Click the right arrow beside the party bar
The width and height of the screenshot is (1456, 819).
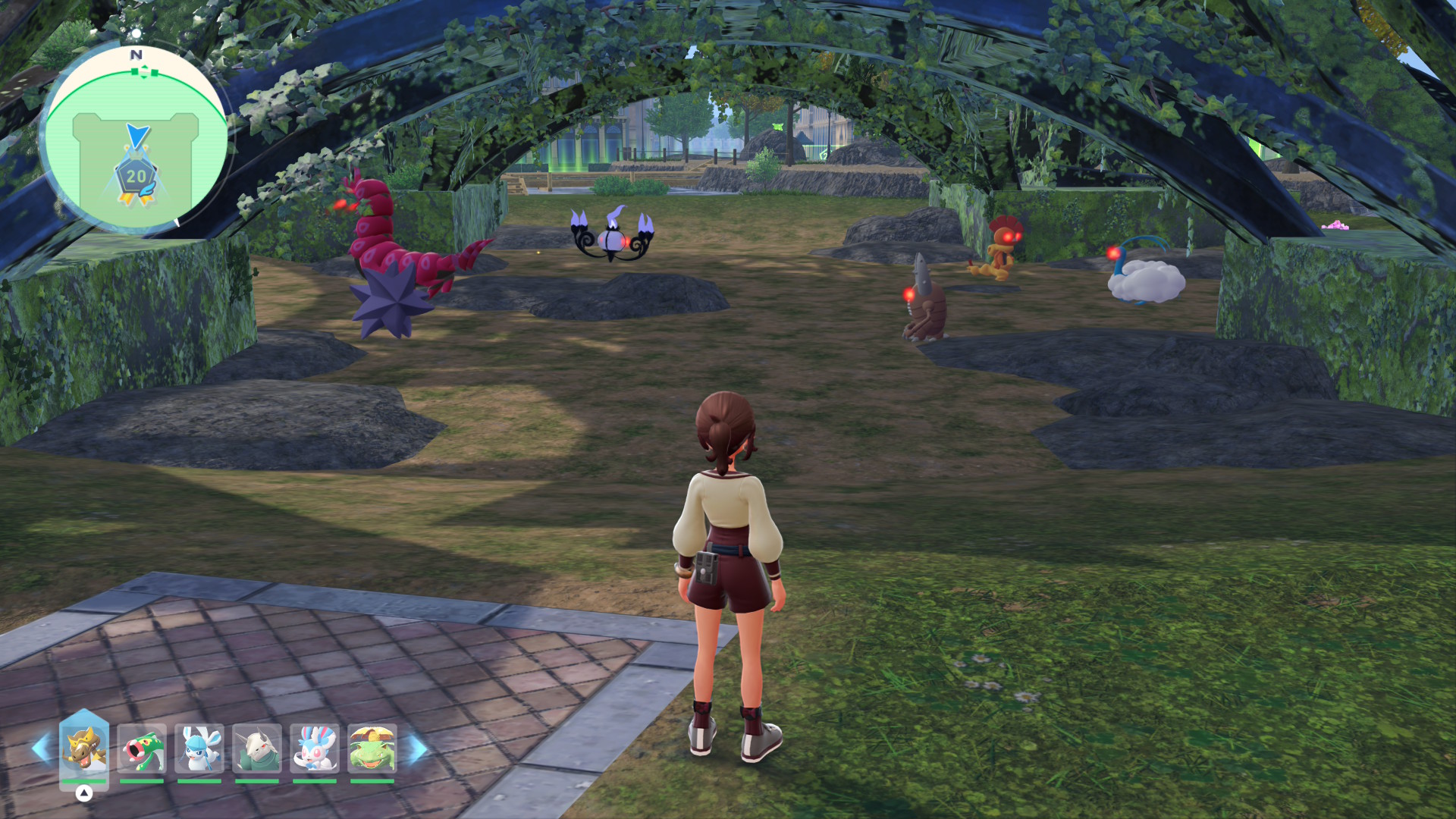(x=417, y=748)
